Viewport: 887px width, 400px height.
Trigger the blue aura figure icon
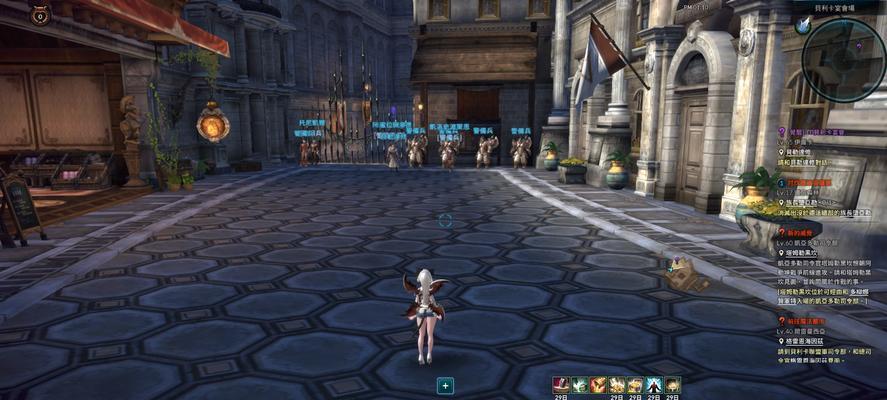654,385
